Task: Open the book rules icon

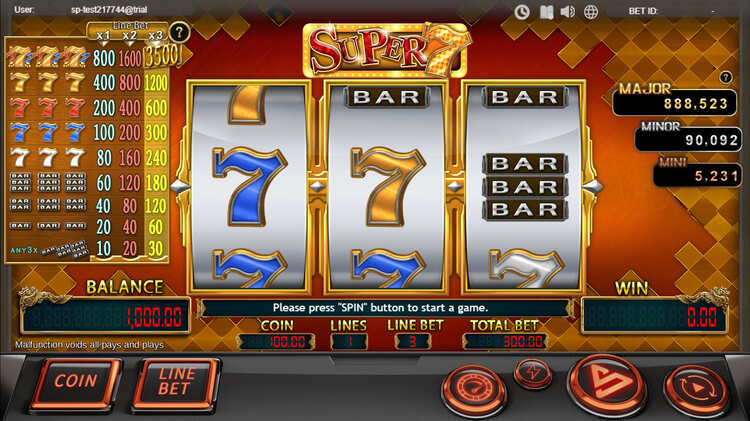Action: tap(545, 12)
